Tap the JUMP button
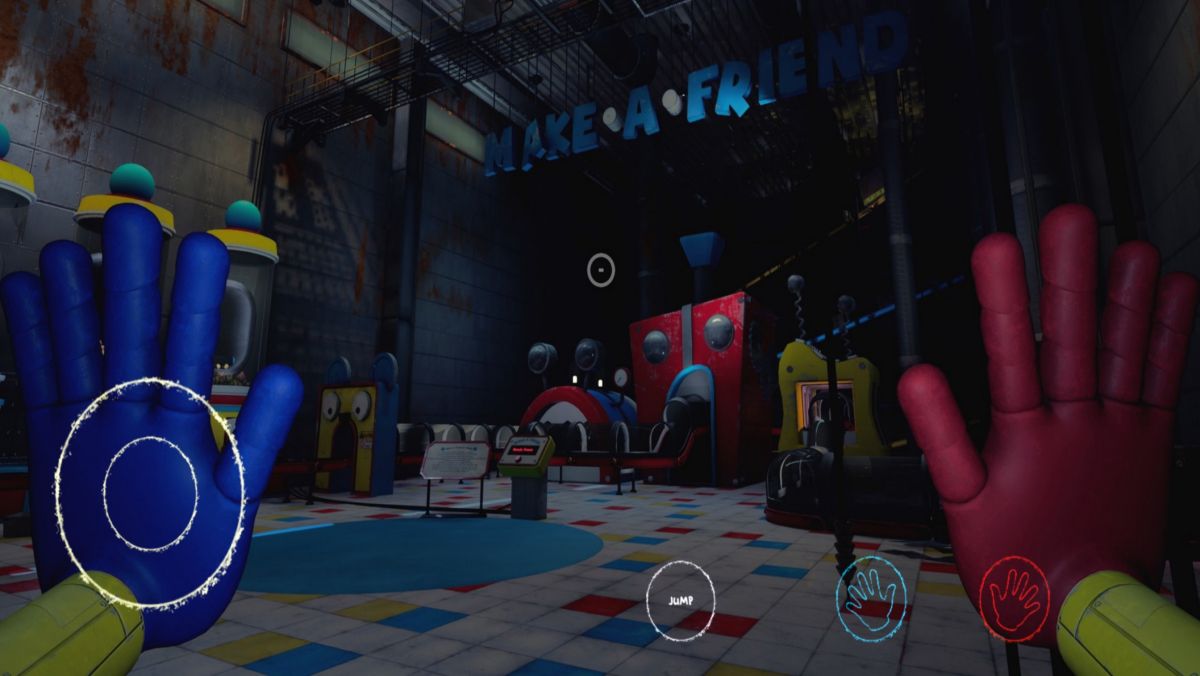This screenshot has width=1200, height=676. [x=680, y=600]
